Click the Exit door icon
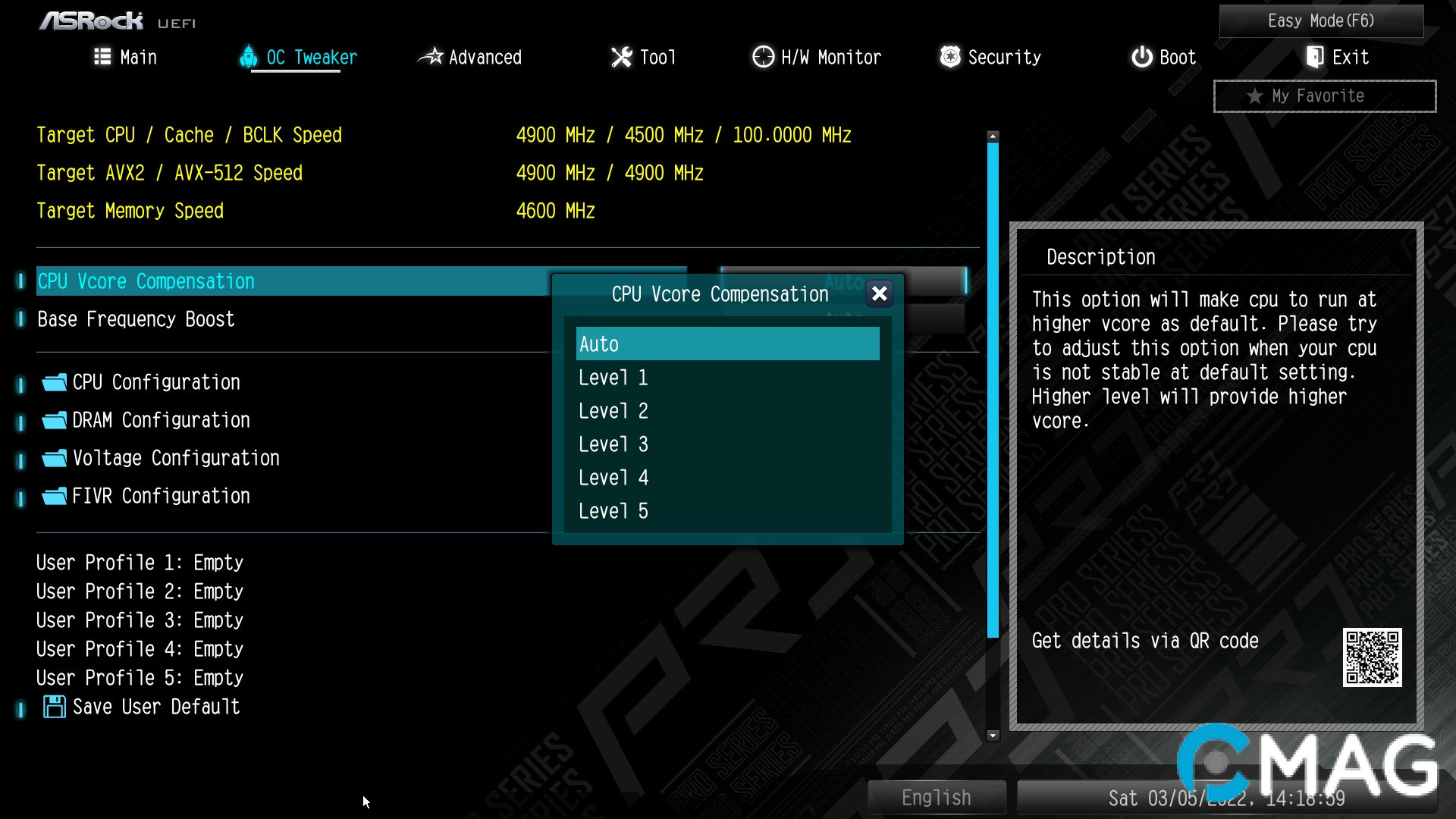The height and width of the screenshot is (819, 1456). coord(1314,57)
